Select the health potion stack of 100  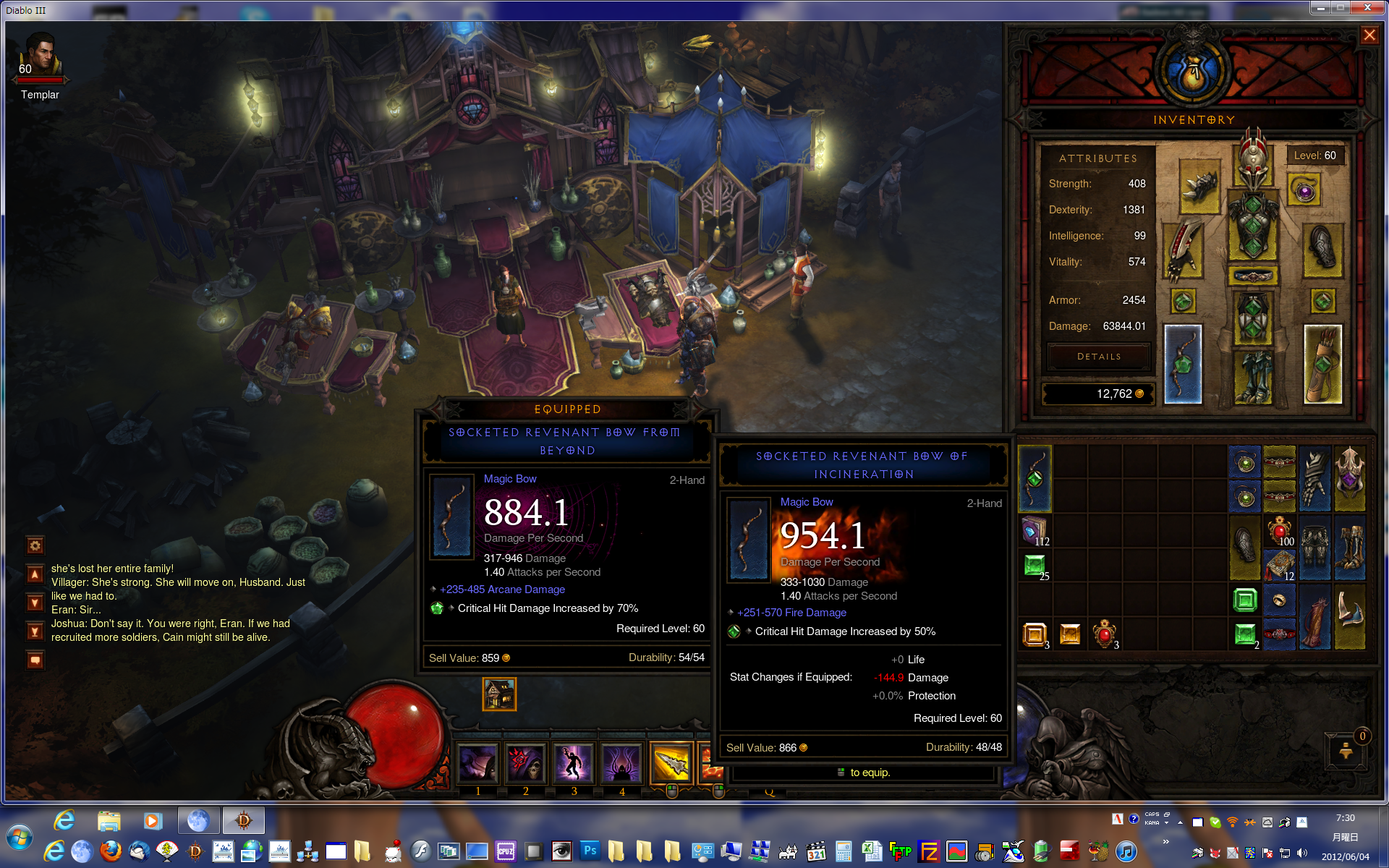(x=1279, y=531)
